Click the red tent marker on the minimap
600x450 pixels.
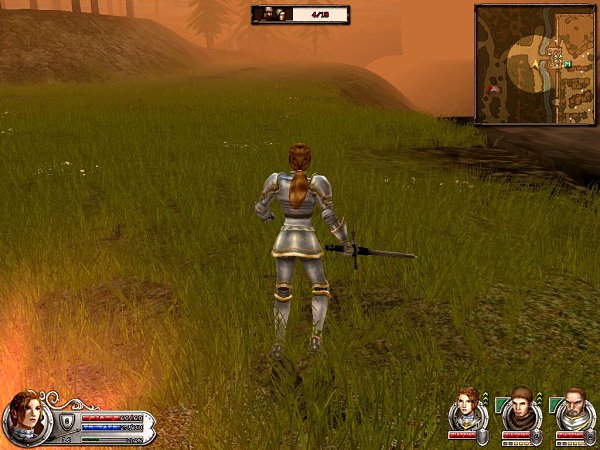click(x=492, y=89)
